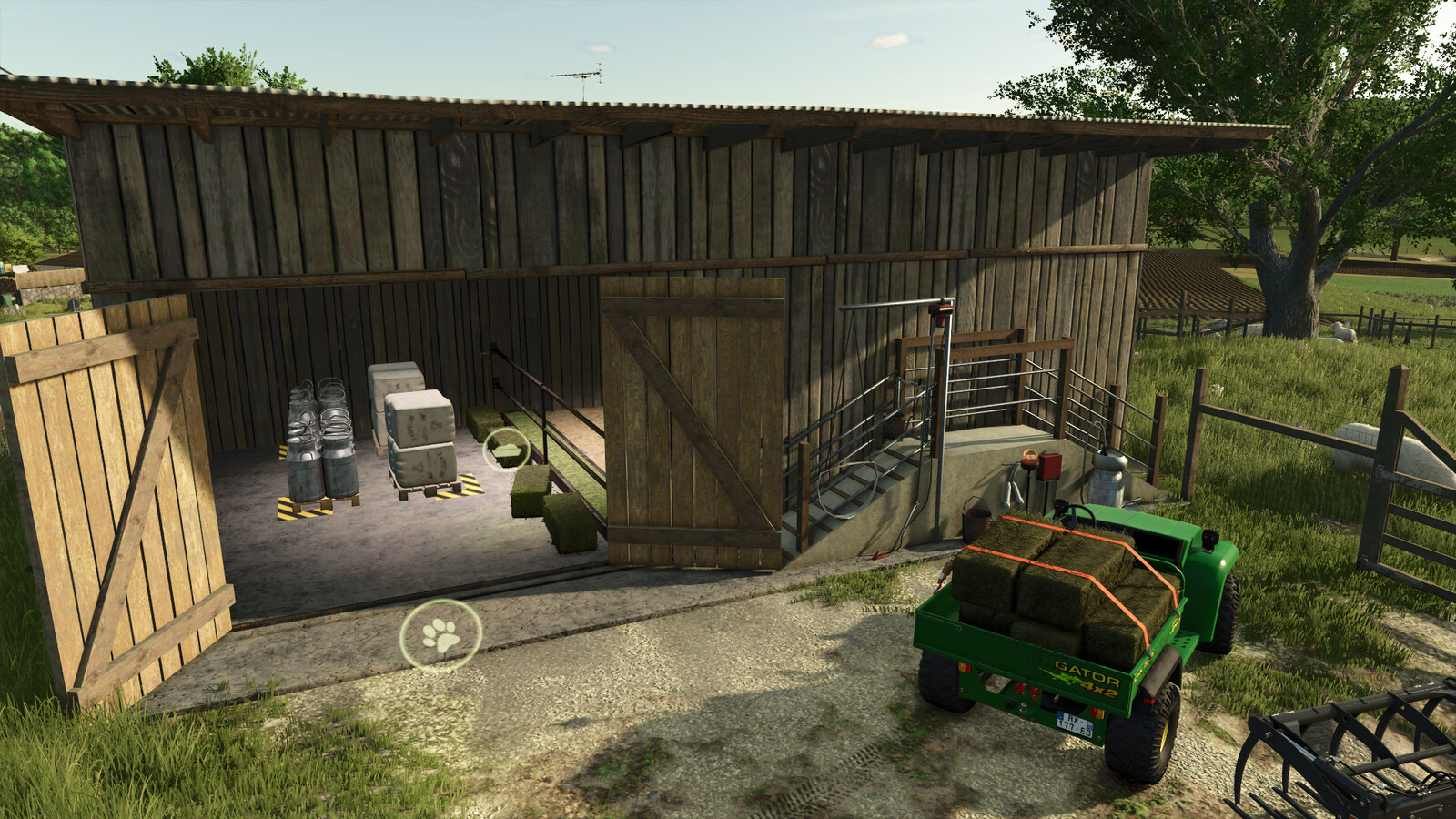
Task: Click the red alarm box on the wall
Action: coord(1048,466)
